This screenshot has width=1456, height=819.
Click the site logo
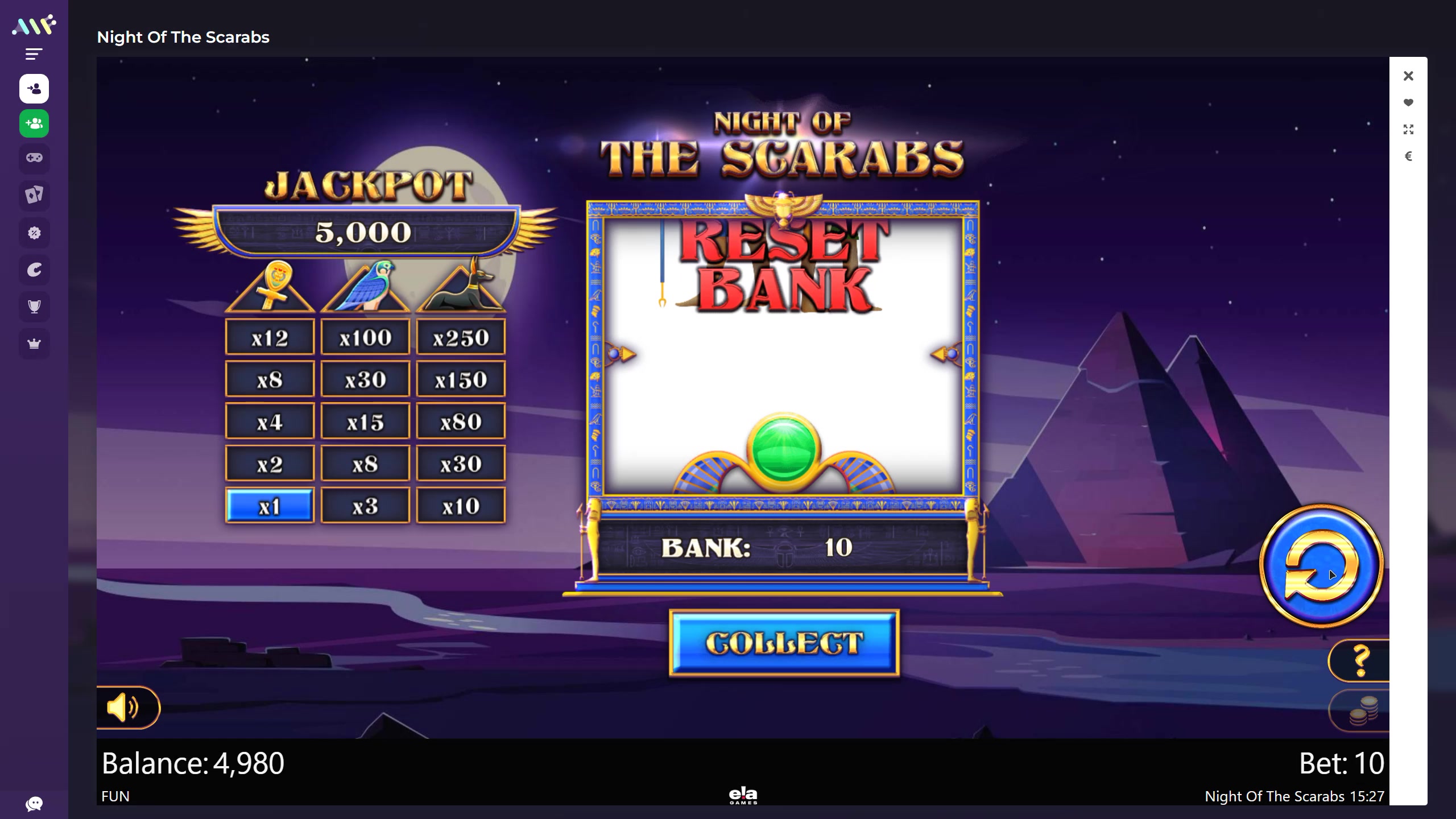coord(34,26)
